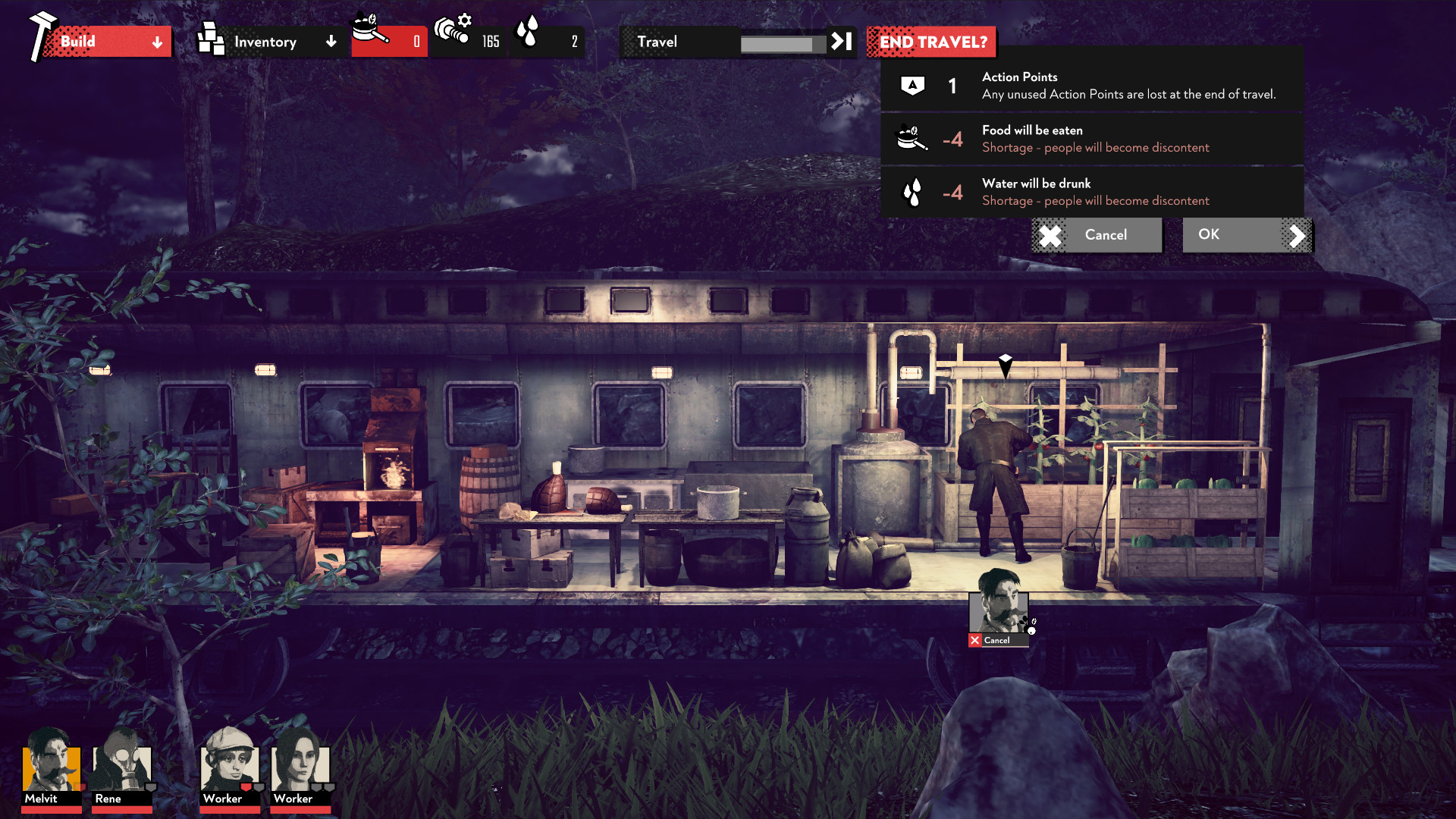The width and height of the screenshot is (1456, 819).
Task: Confirm end of travel with OK
Action: pyautogui.click(x=1211, y=235)
